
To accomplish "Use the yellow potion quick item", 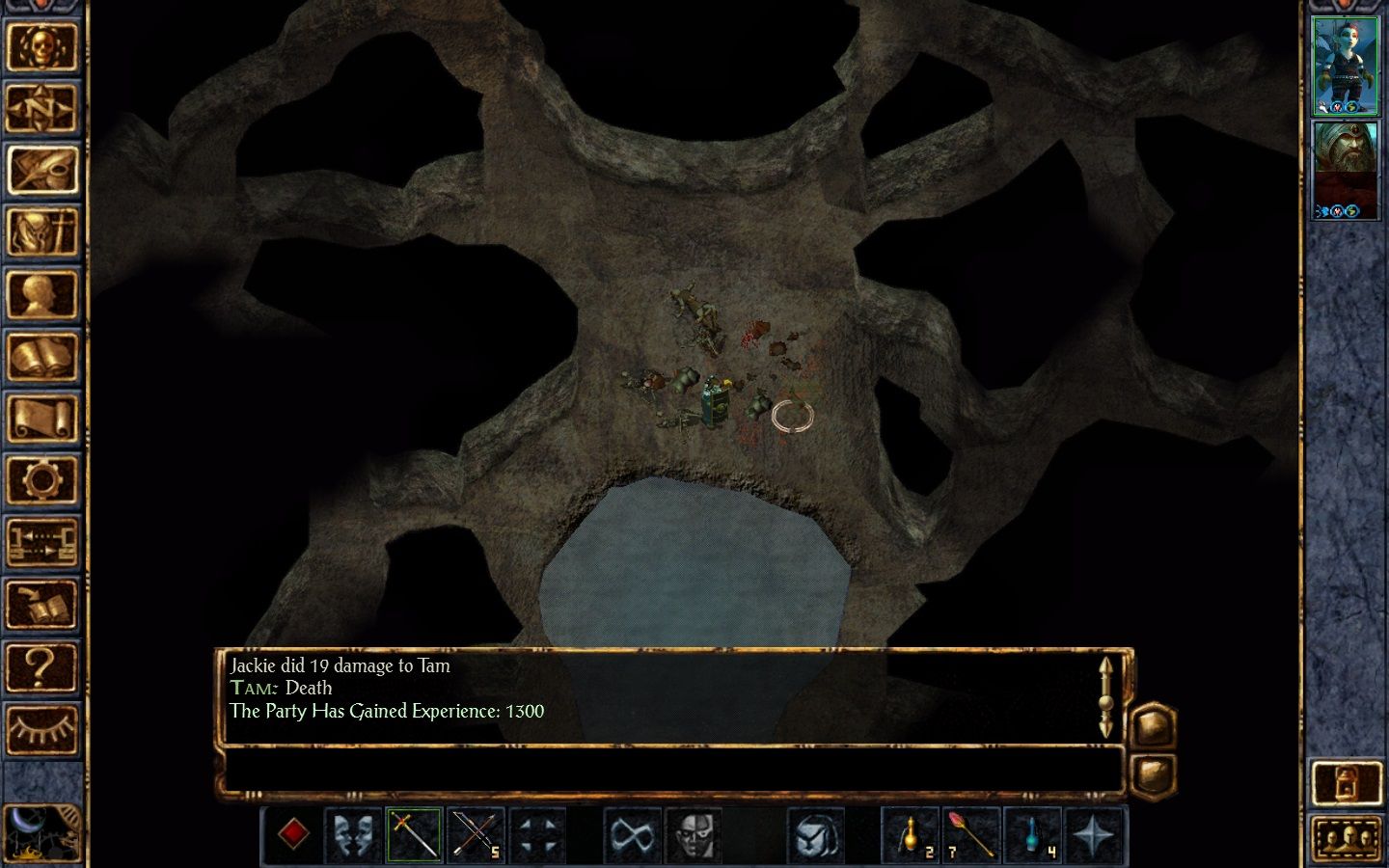I will coord(910,834).
